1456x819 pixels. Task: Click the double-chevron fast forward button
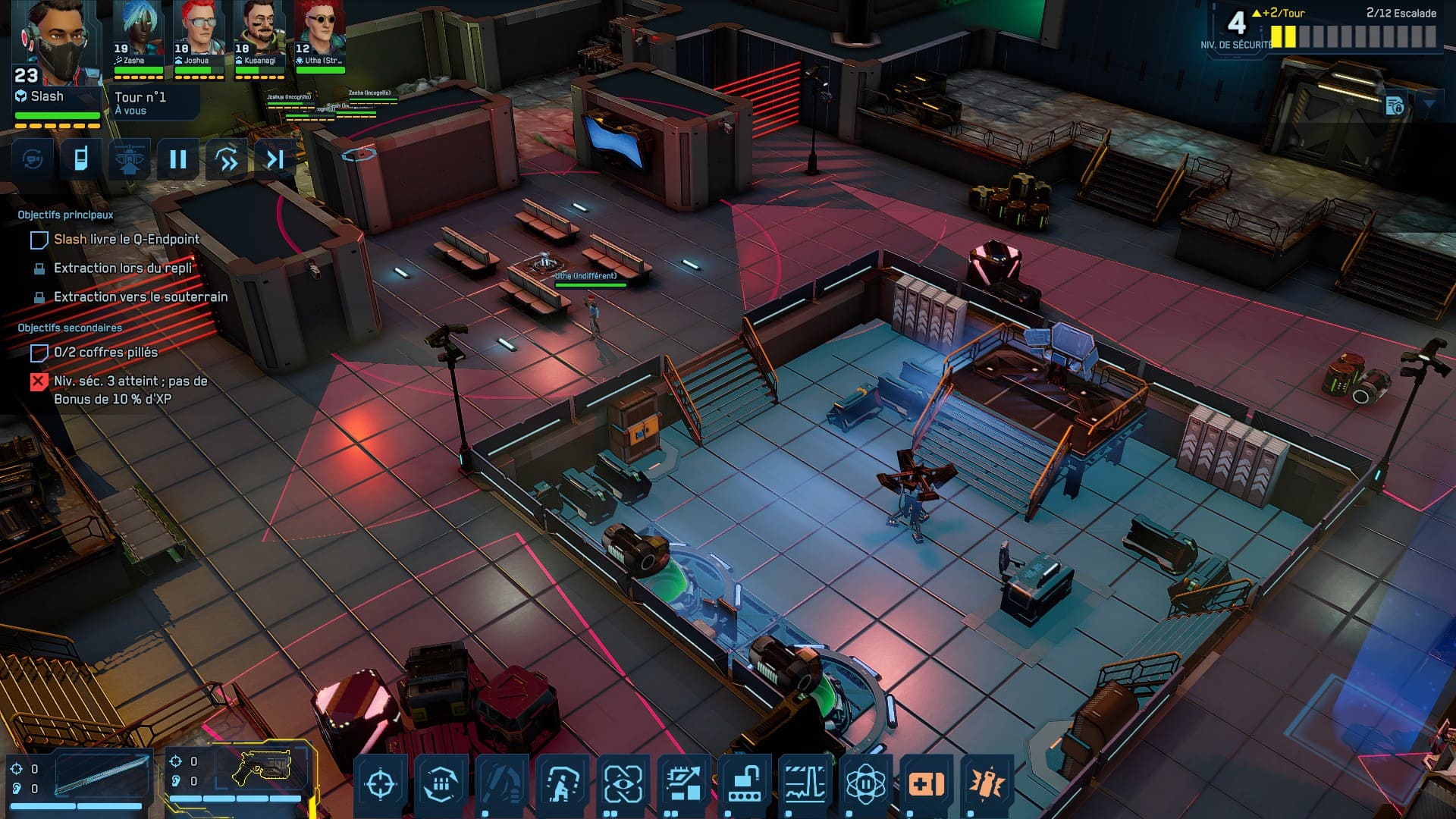tap(227, 158)
